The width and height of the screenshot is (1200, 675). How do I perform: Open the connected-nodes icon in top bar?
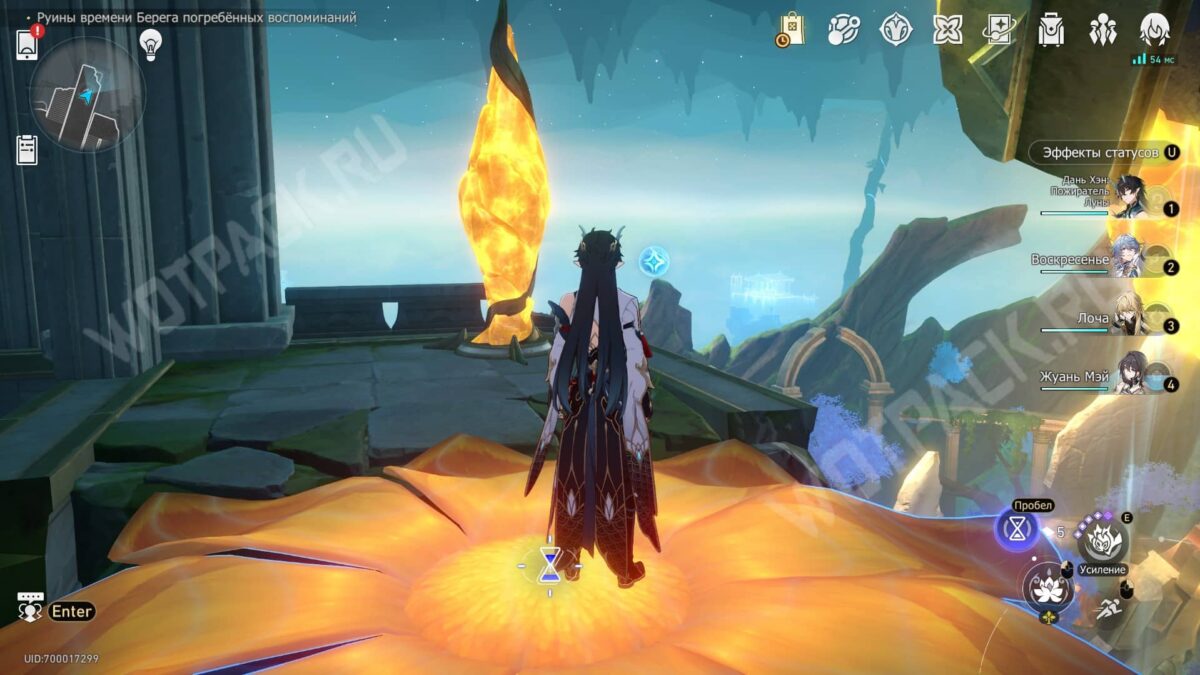[843, 29]
